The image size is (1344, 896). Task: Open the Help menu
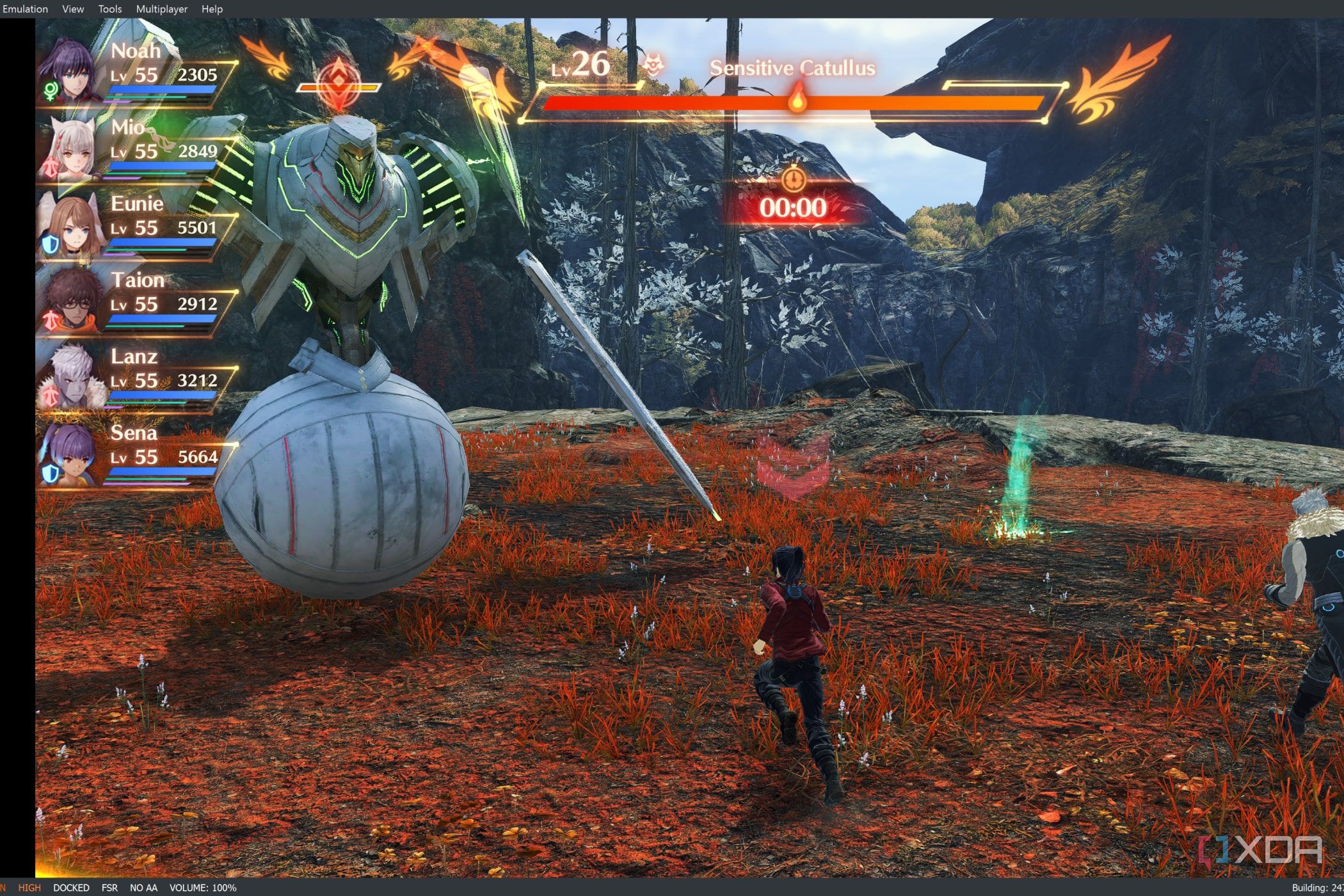(x=212, y=9)
